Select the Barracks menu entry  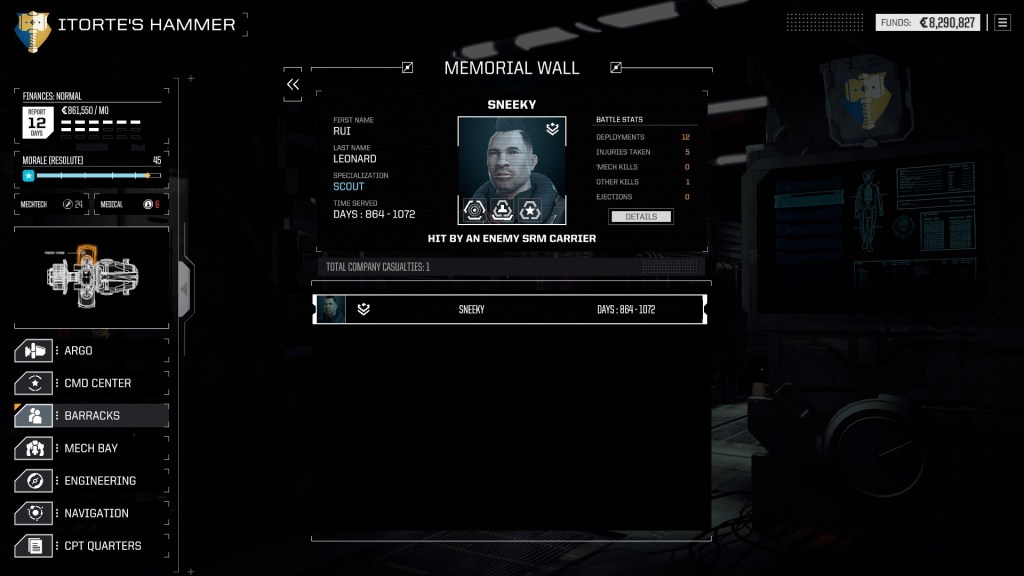(x=90, y=416)
